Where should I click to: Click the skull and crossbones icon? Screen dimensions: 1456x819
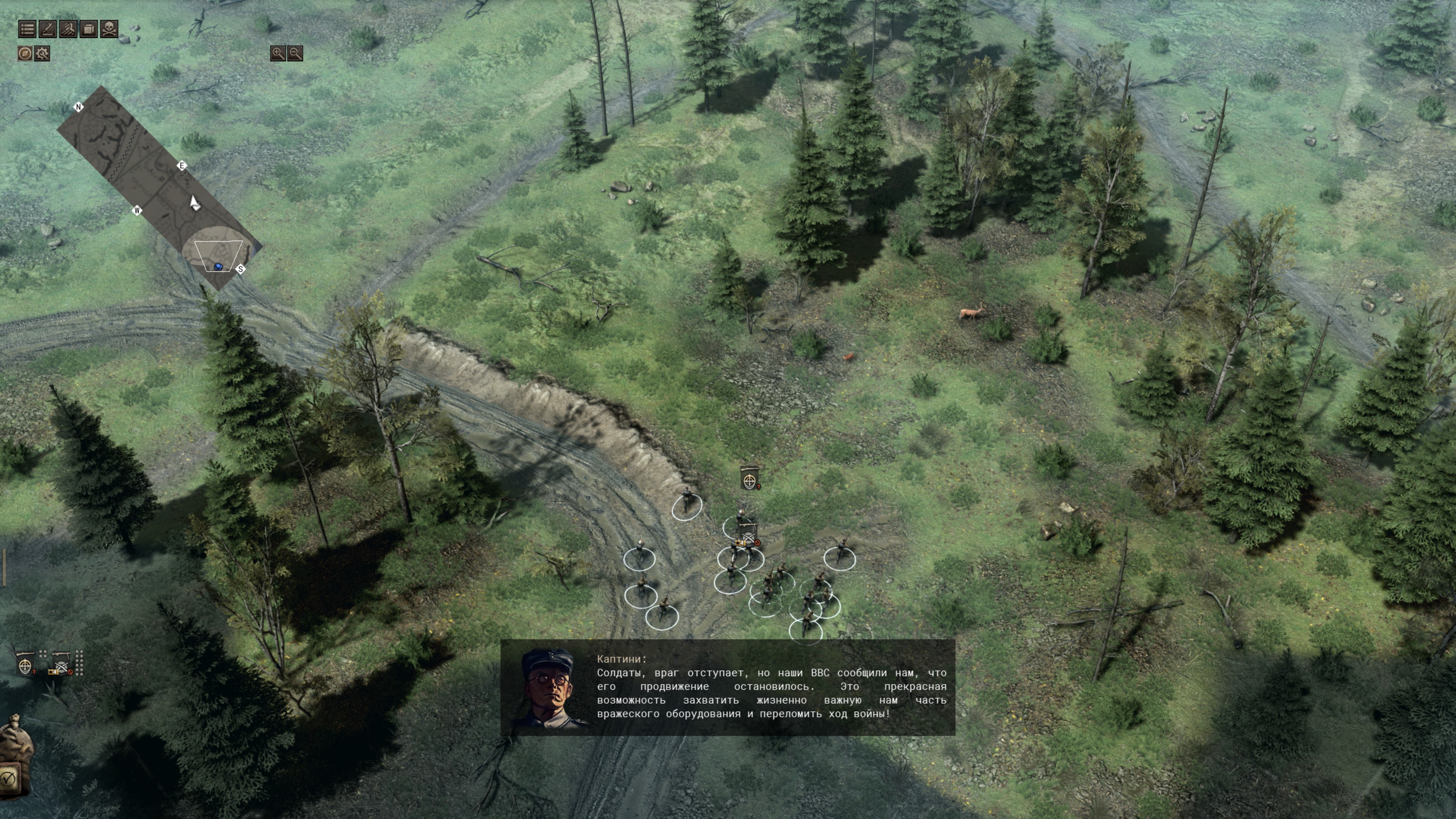click(109, 29)
